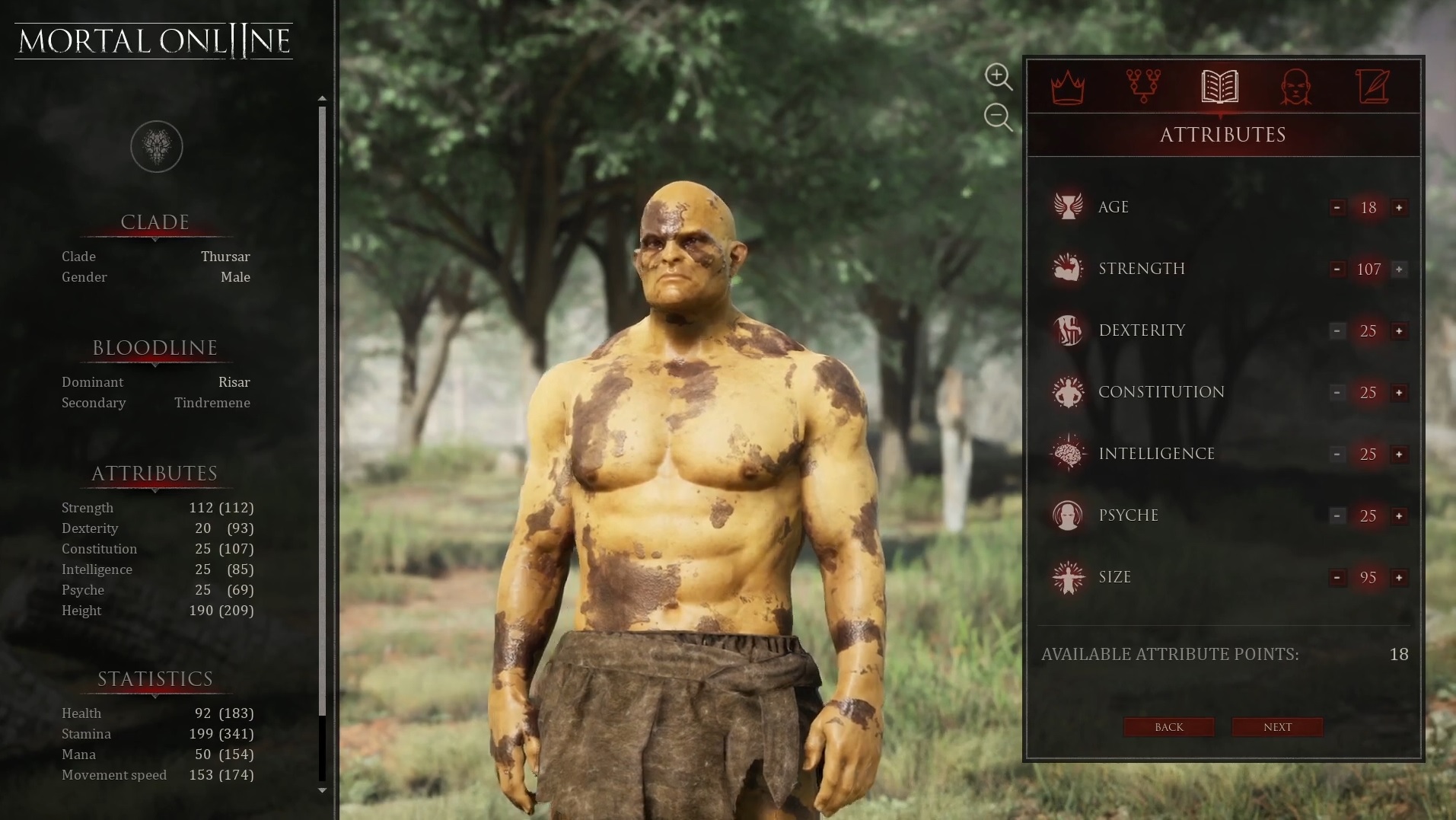Decrease Age with the minus button
The image size is (1456, 820).
click(1337, 208)
